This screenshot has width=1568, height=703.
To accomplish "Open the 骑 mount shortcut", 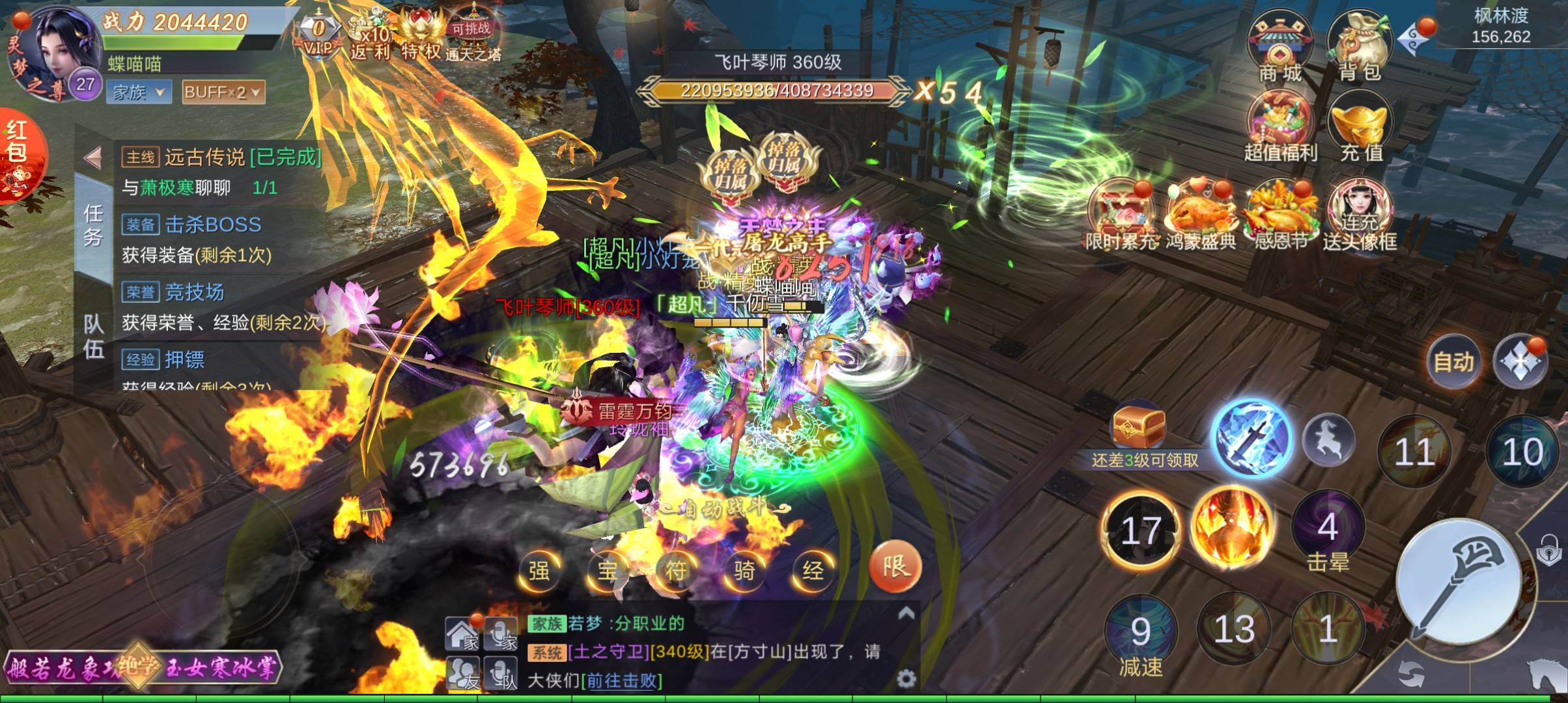I will (x=744, y=571).
